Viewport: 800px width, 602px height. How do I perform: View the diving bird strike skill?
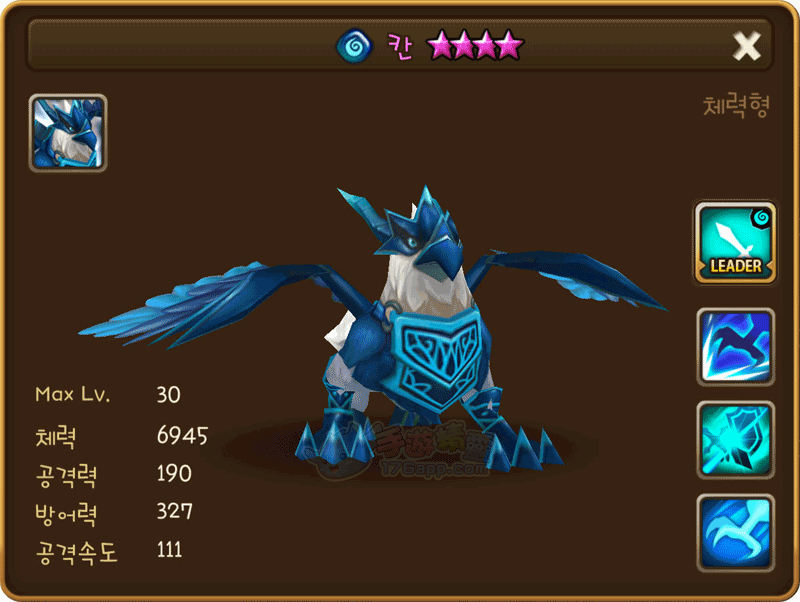[735, 346]
